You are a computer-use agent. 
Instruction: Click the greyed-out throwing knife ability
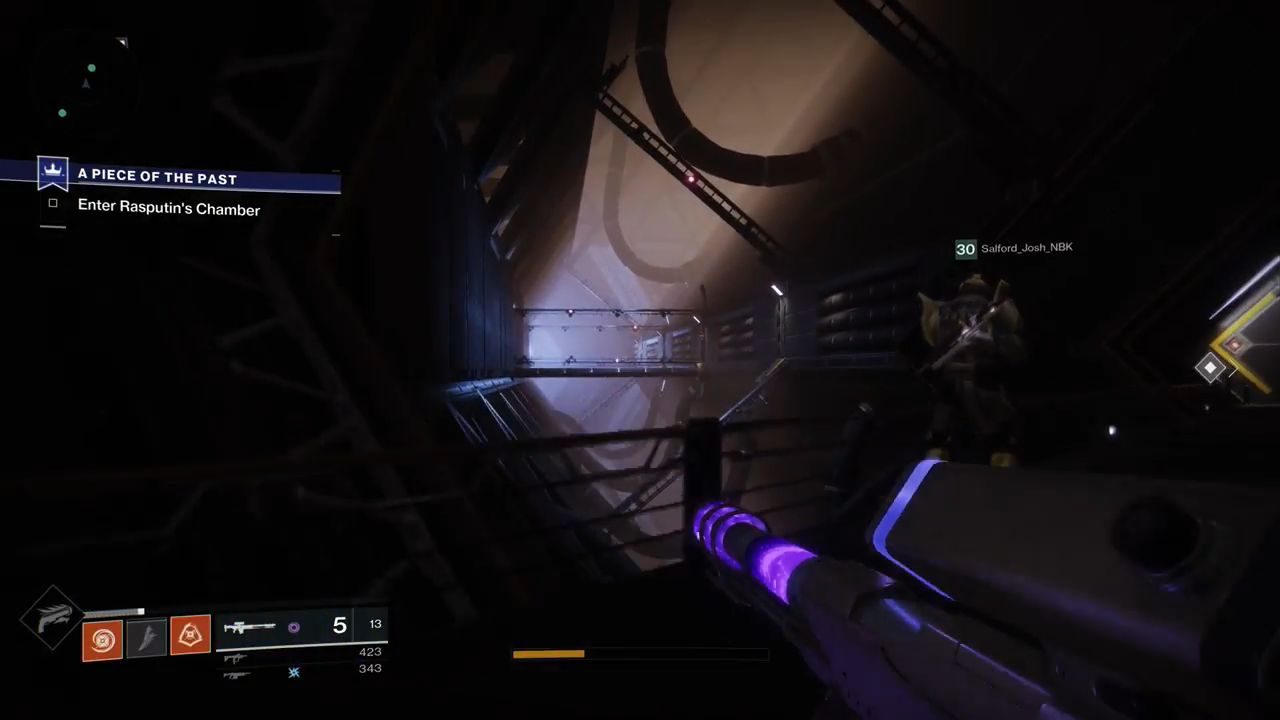(x=147, y=638)
